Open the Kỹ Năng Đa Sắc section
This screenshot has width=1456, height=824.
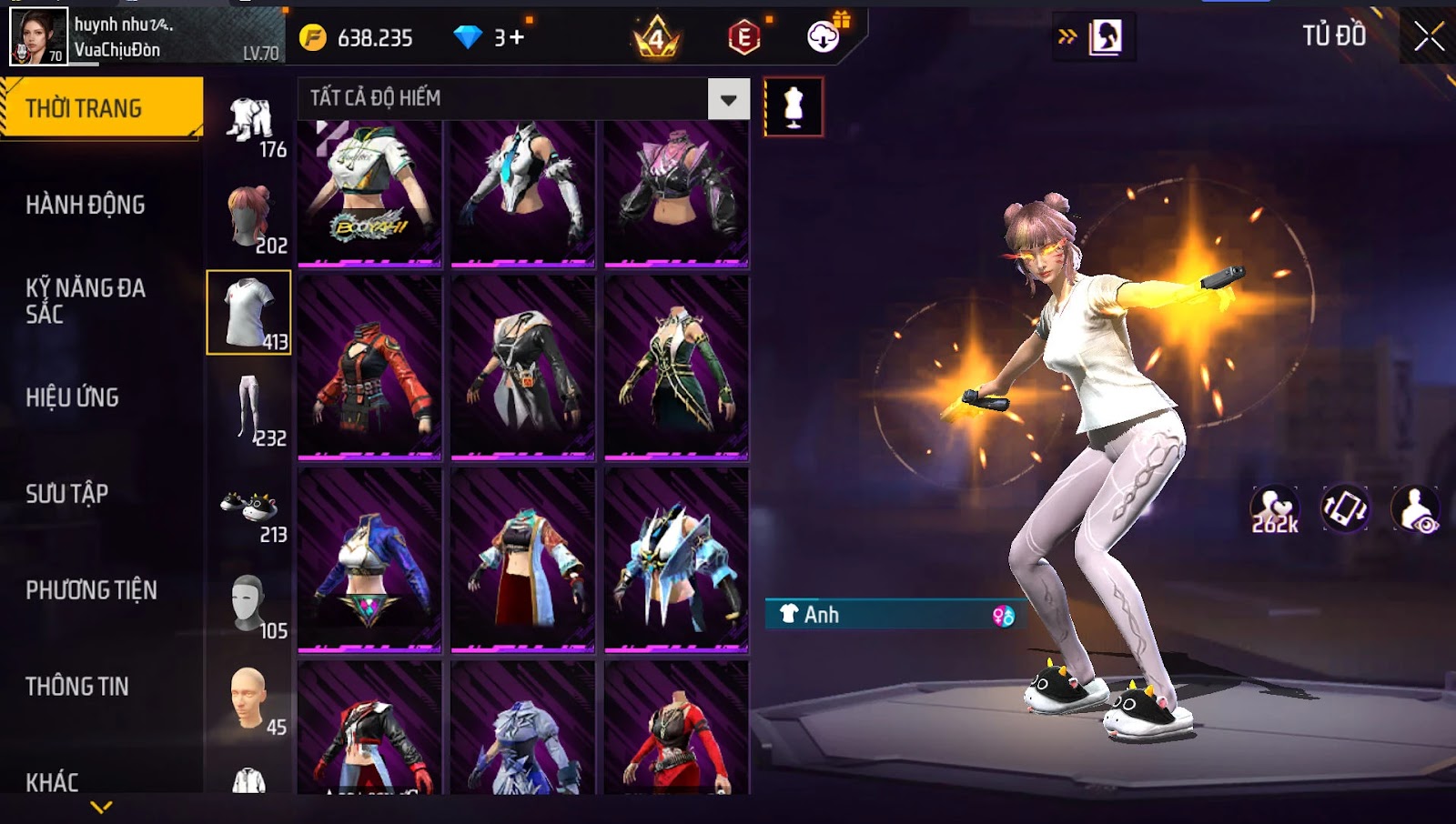(x=86, y=301)
